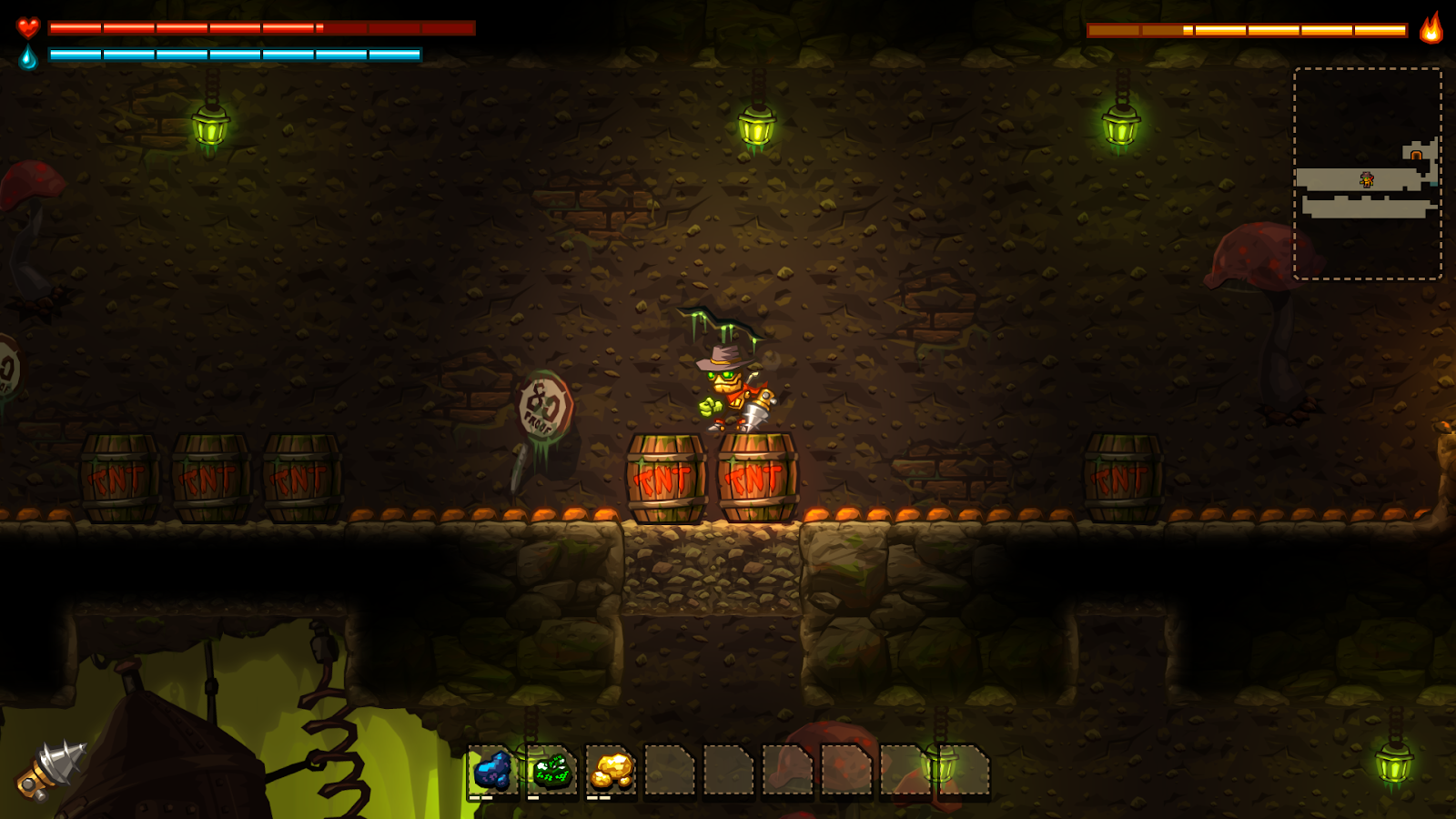
Task: Click the minimap panel
Action: coord(1368,173)
